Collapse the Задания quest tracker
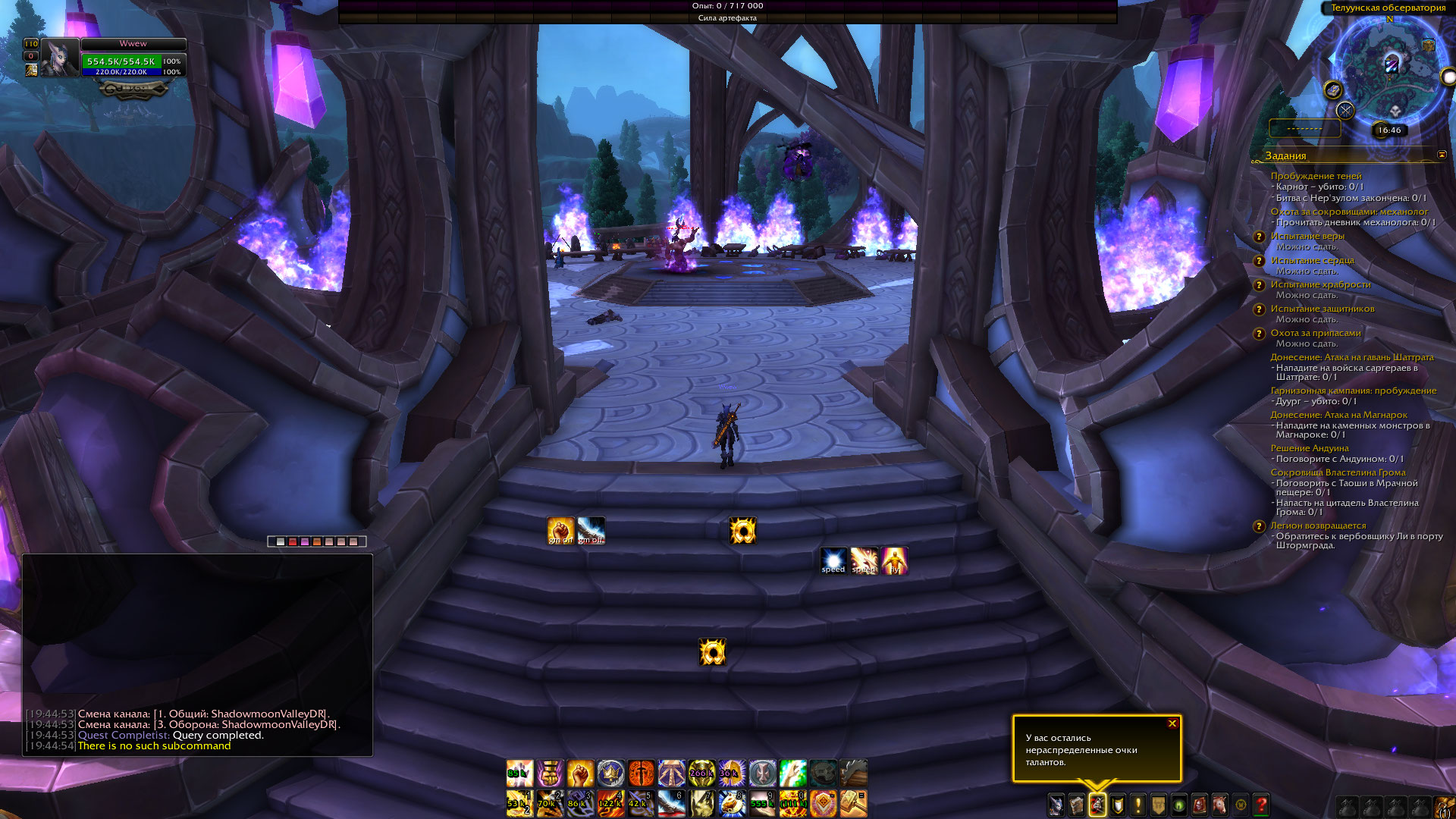This screenshot has height=819, width=1456. pyautogui.click(x=1442, y=155)
